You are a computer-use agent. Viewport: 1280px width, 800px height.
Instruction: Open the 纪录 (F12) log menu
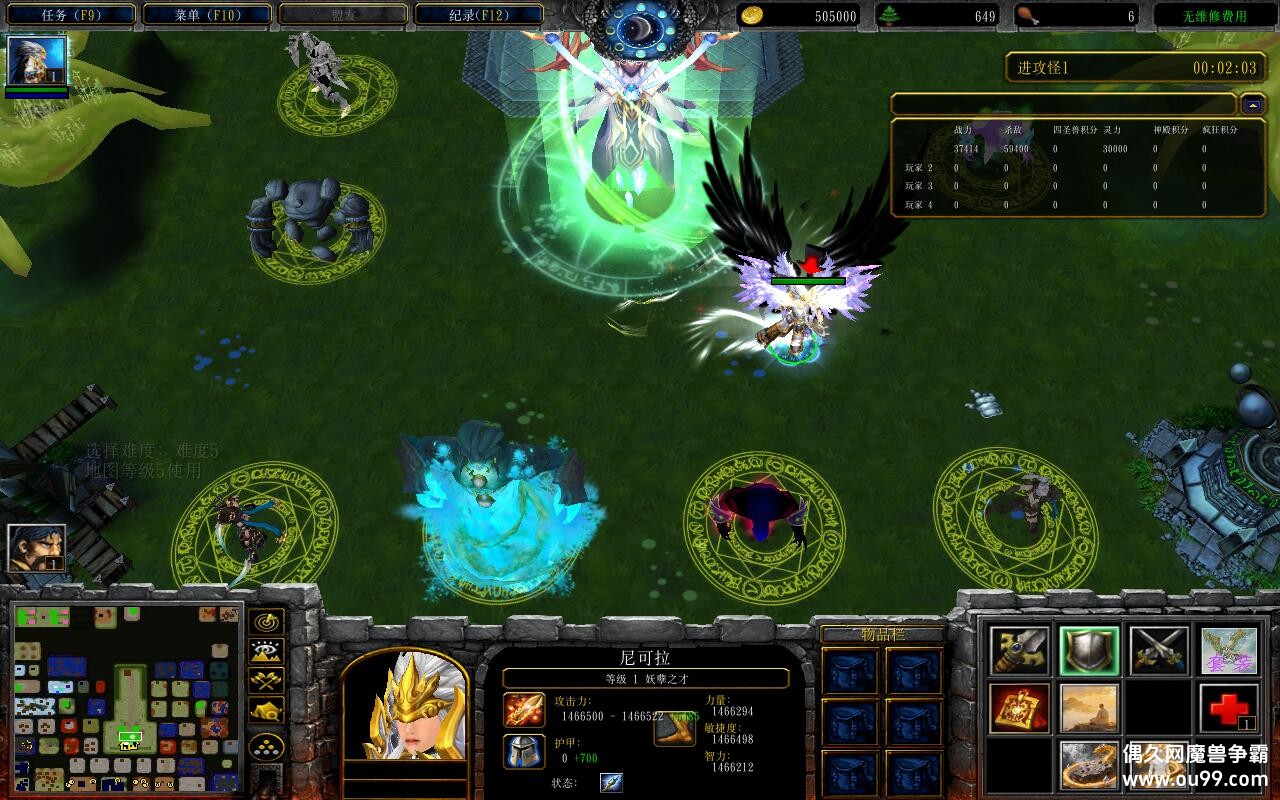(479, 15)
